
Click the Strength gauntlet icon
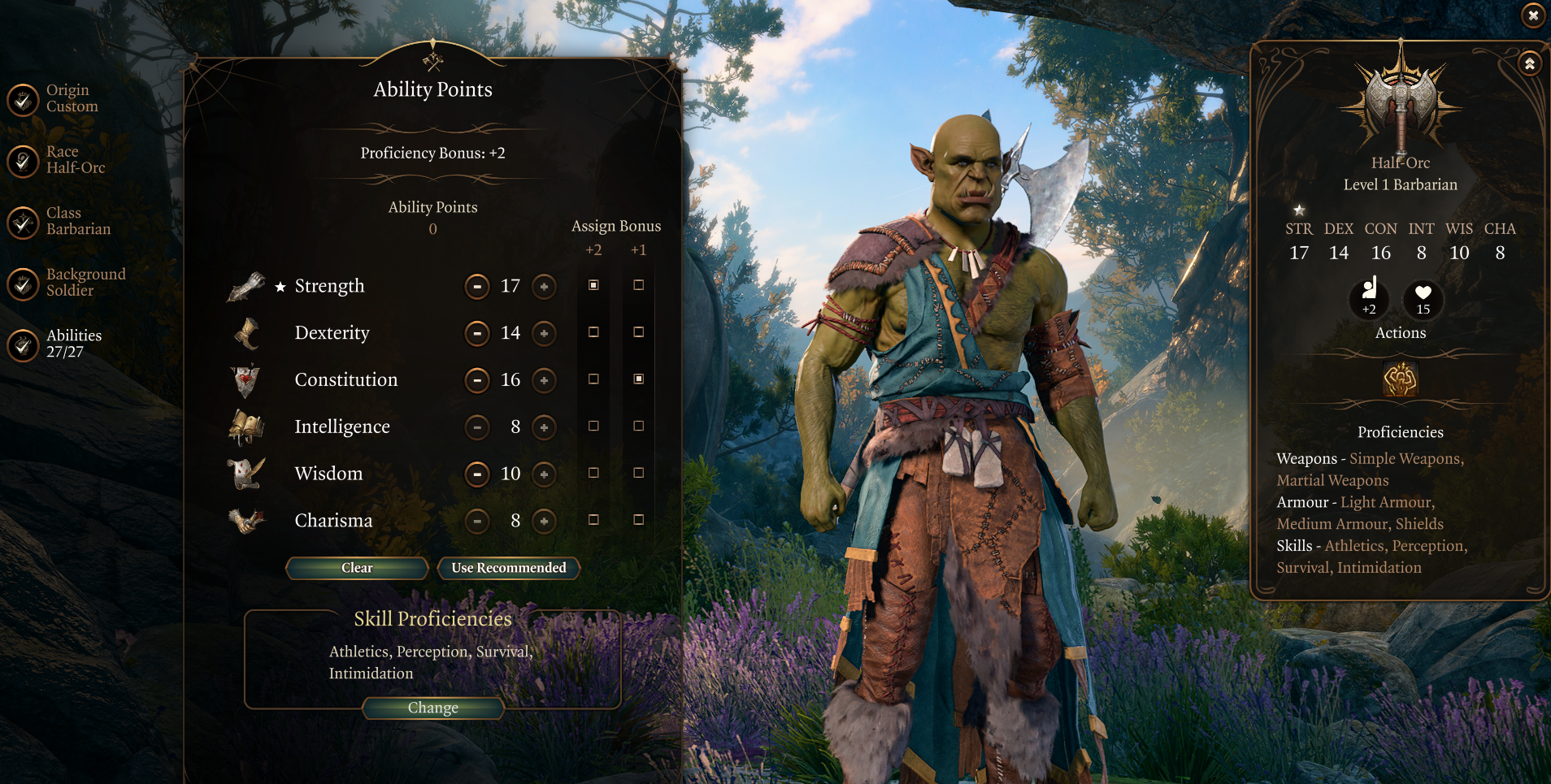(x=246, y=286)
